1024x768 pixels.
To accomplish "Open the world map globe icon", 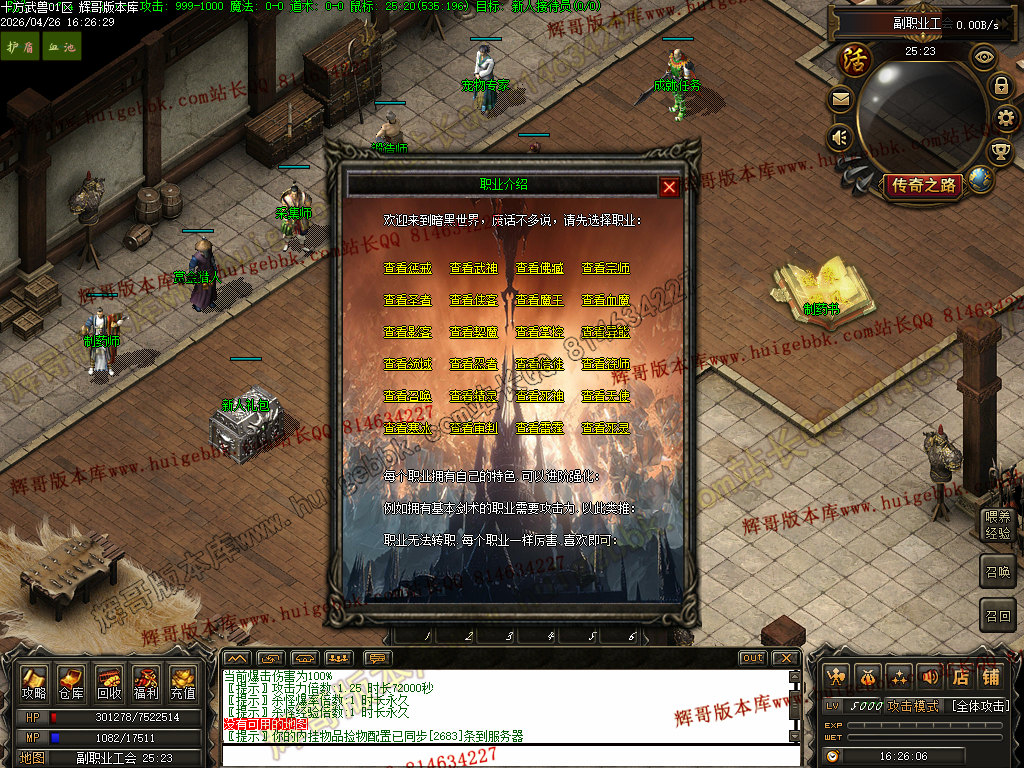I will [x=981, y=180].
